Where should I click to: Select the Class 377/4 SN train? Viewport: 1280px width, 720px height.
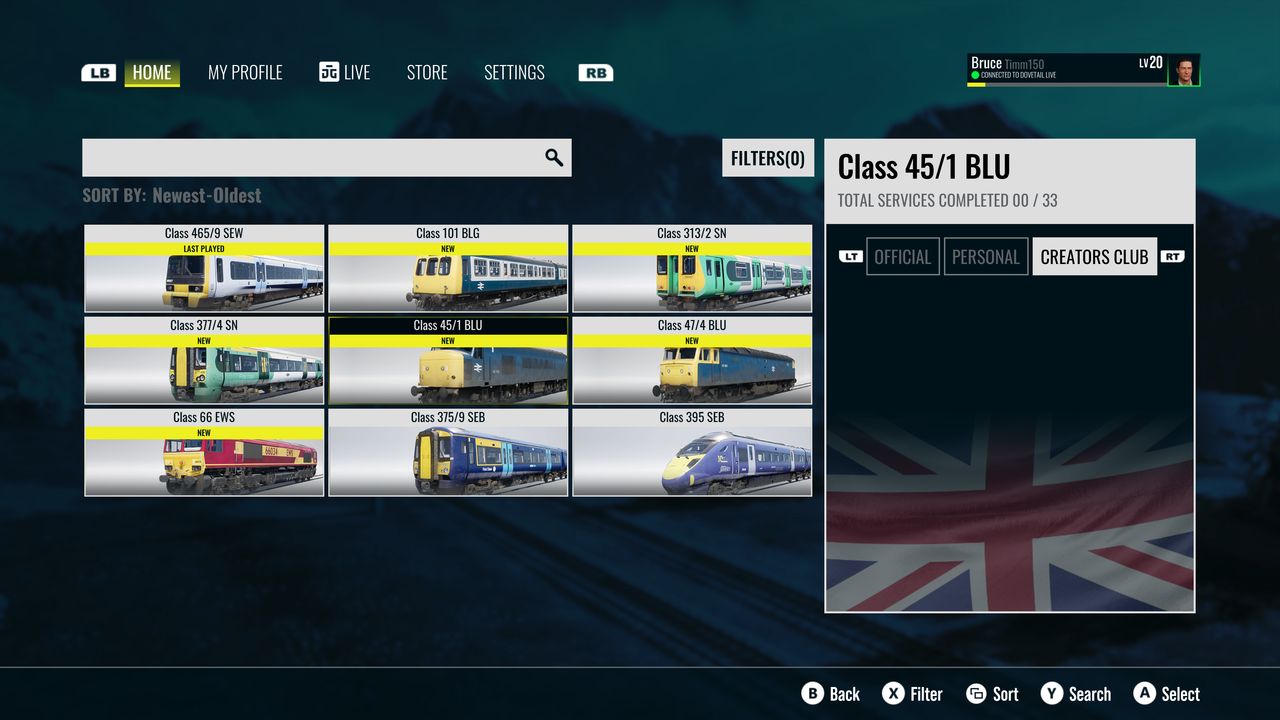204,361
